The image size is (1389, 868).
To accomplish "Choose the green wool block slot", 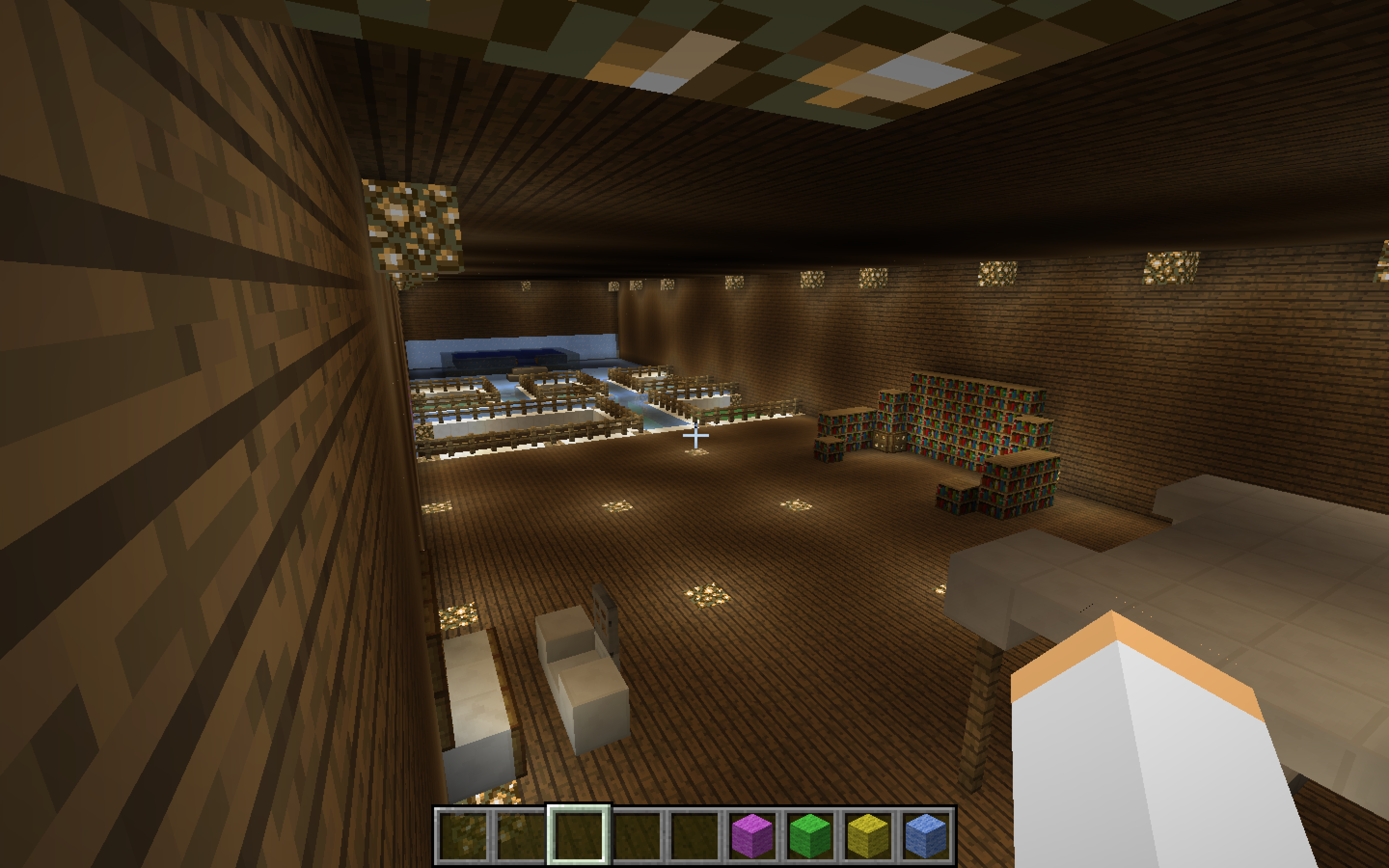I will 810,835.
